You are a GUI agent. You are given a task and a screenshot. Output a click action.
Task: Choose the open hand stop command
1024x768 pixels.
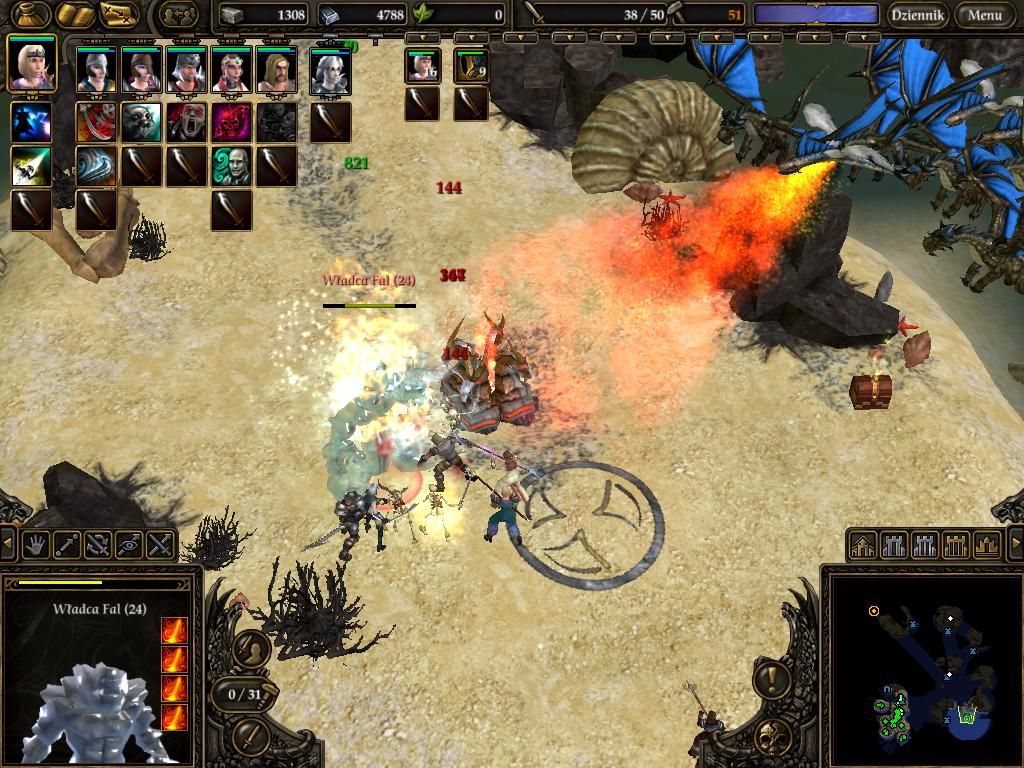pyautogui.click(x=37, y=545)
